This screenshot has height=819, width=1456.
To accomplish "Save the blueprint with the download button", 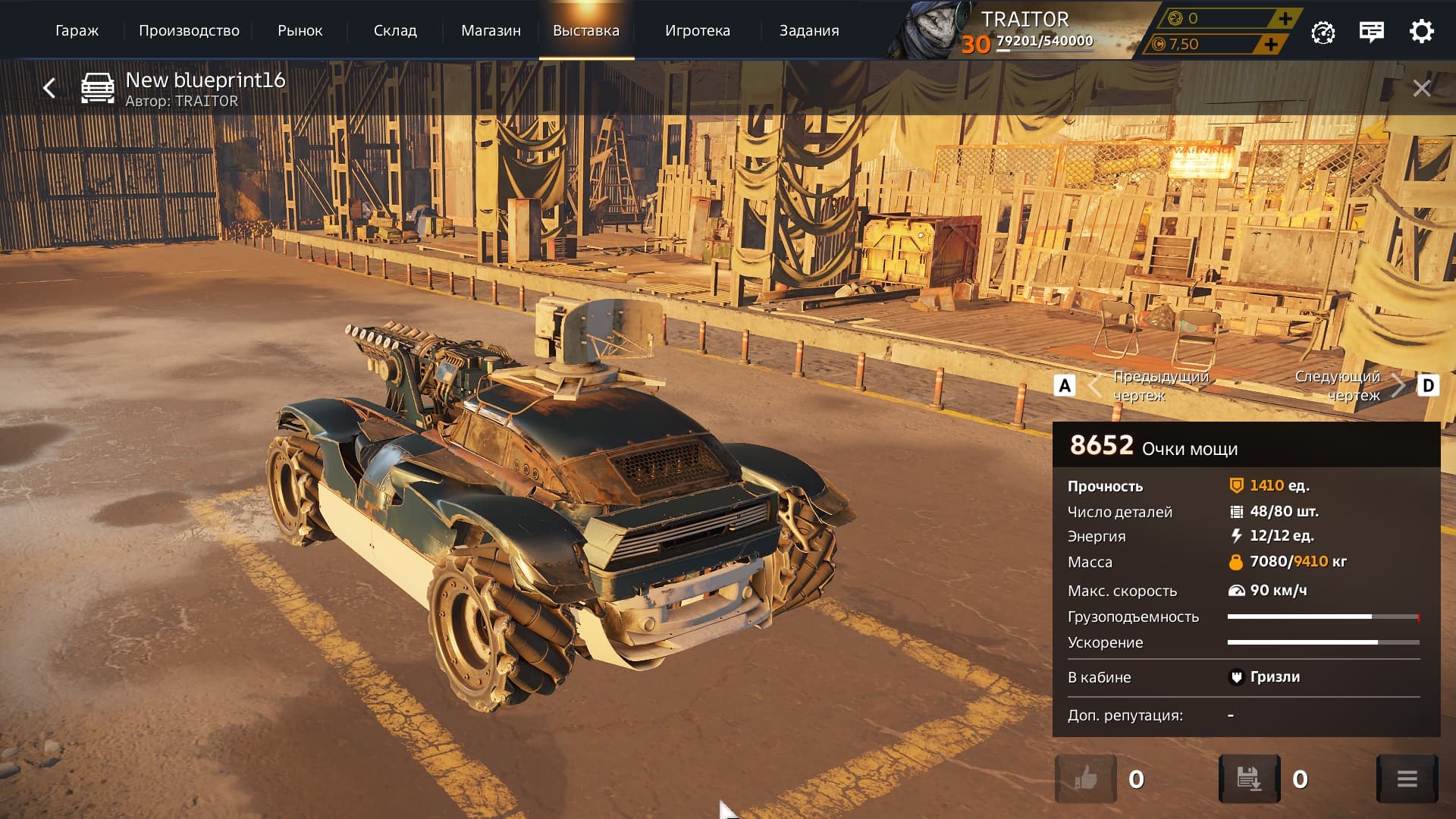I will click(x=1249, y=779).
